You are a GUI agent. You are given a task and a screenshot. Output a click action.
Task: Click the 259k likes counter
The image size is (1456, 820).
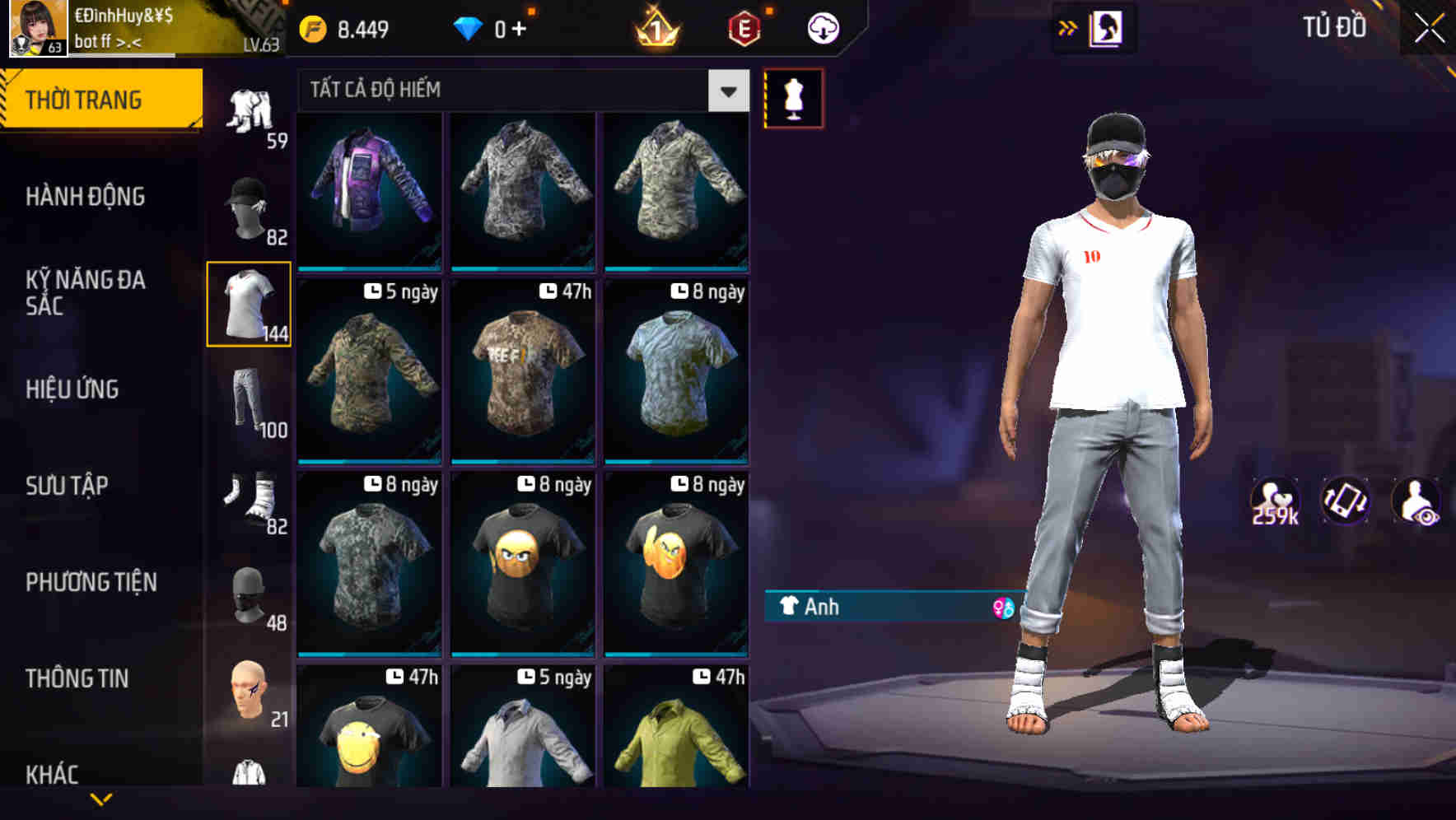[x=1273, y=502]
